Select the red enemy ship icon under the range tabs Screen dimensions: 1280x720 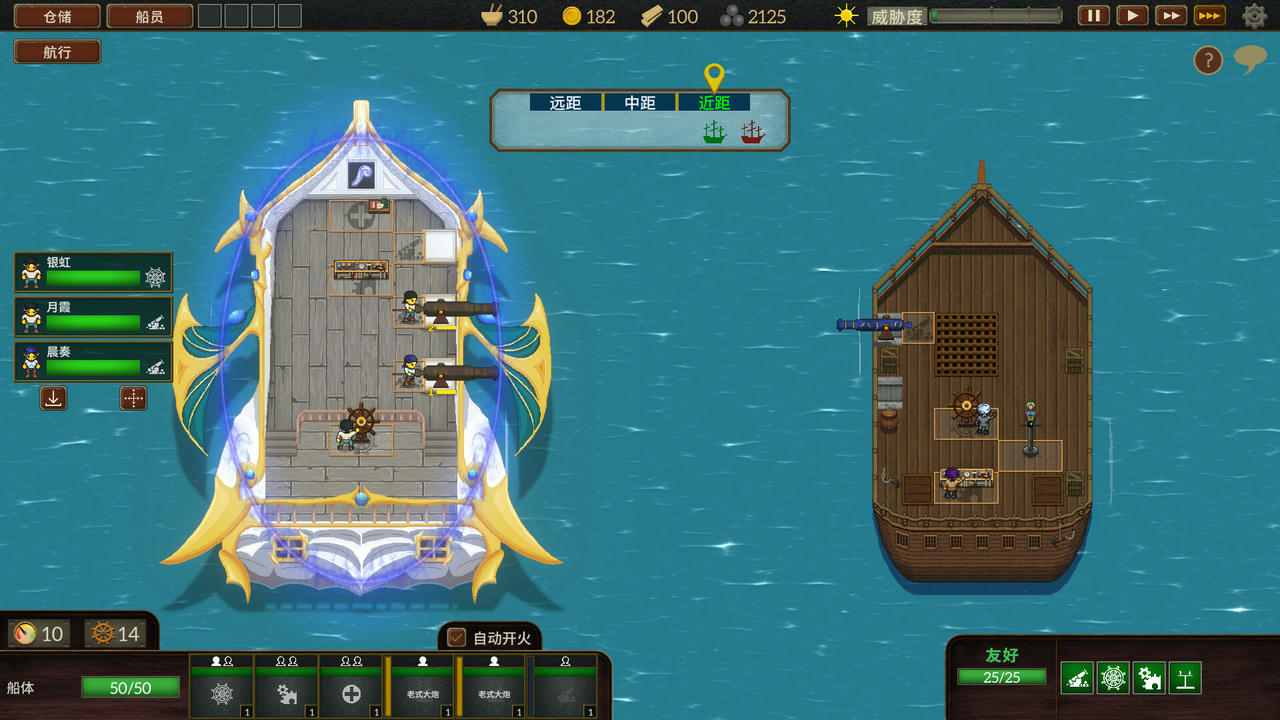point(752,131)
